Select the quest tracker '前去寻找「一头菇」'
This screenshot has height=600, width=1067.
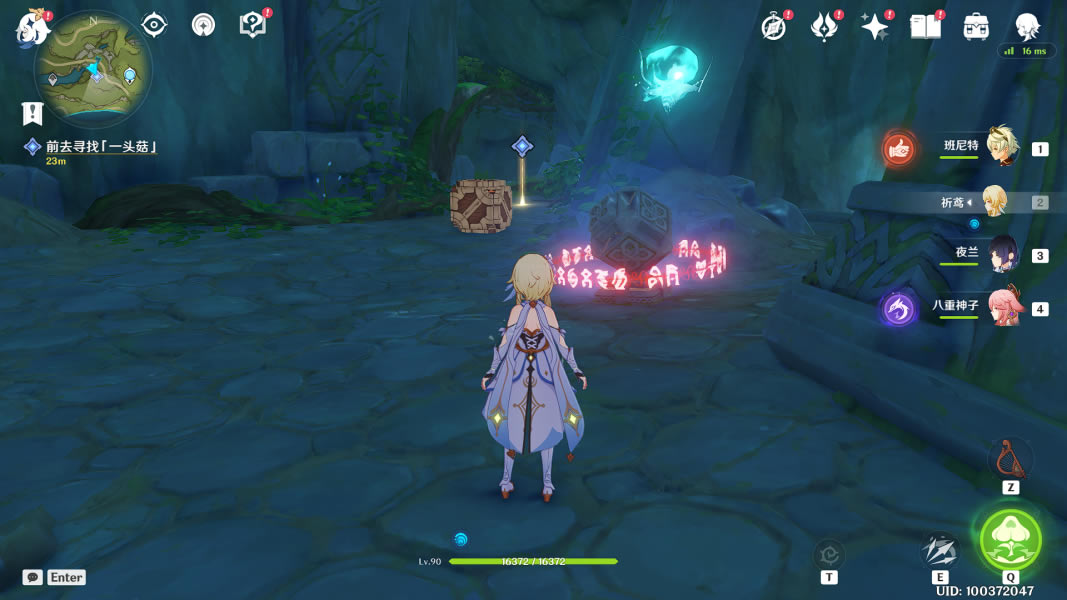(x=101, y=147)
